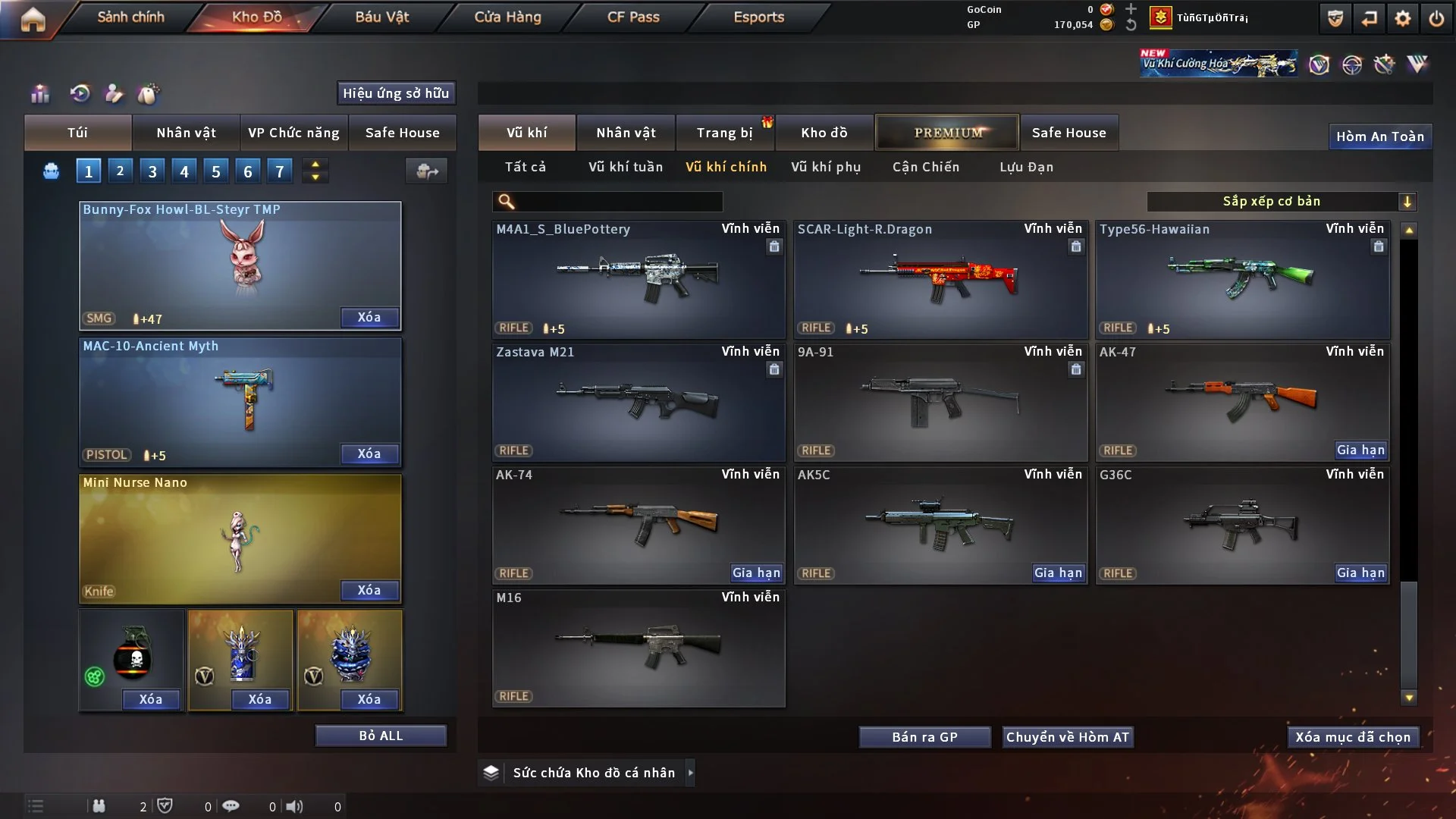The image size is (1456, 819).
Task: Filter by Vũ khí phụ
Action: tap(826, 167)
